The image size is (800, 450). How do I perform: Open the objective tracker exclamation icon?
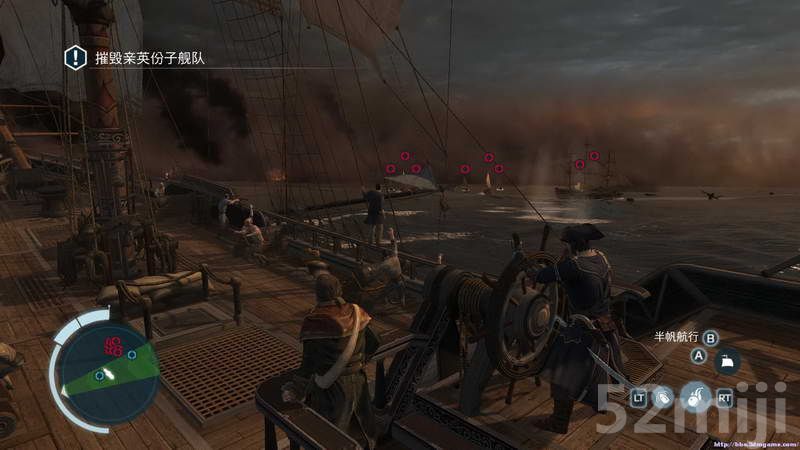(75, 58)
